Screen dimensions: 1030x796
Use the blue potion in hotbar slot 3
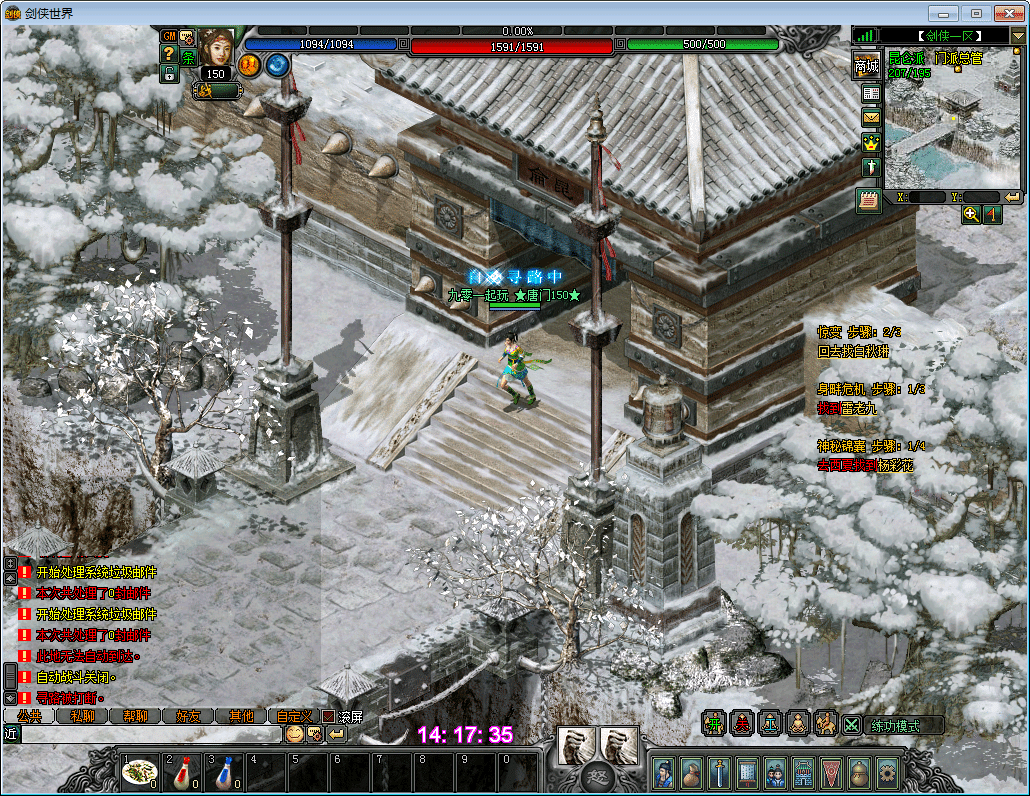coord(224,772)
